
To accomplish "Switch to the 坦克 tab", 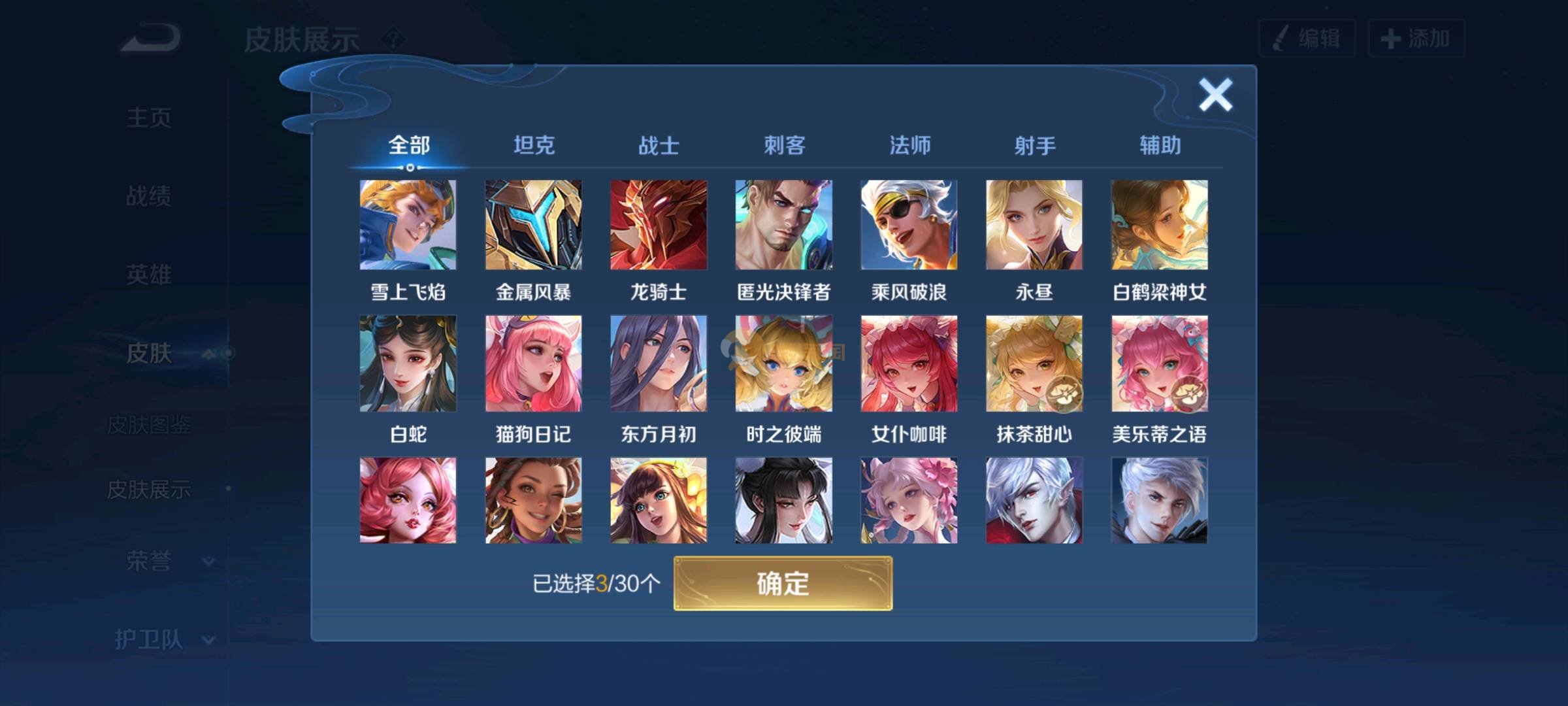I will [534, 145].
